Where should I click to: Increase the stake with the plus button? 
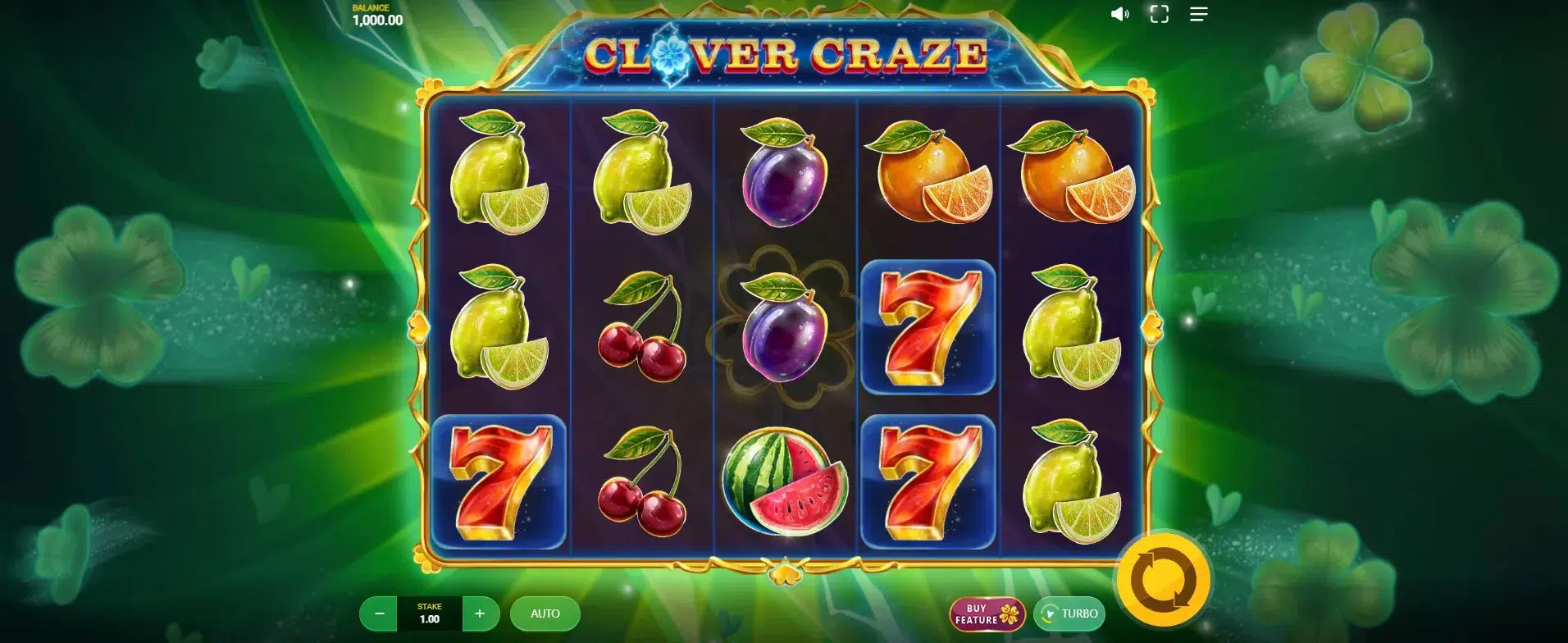[480, 613]
